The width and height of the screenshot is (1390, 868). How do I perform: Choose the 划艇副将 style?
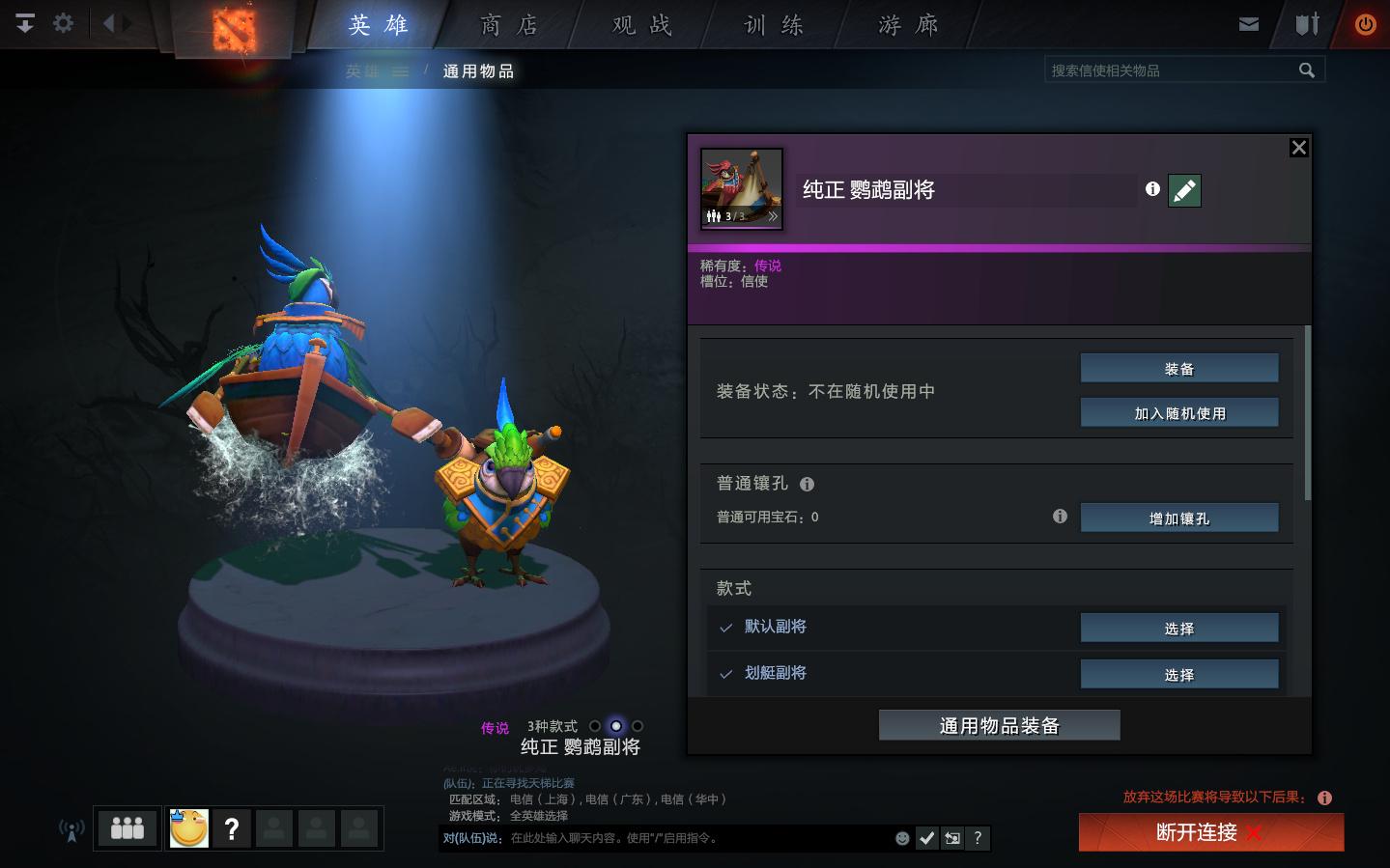point(1178,675)
